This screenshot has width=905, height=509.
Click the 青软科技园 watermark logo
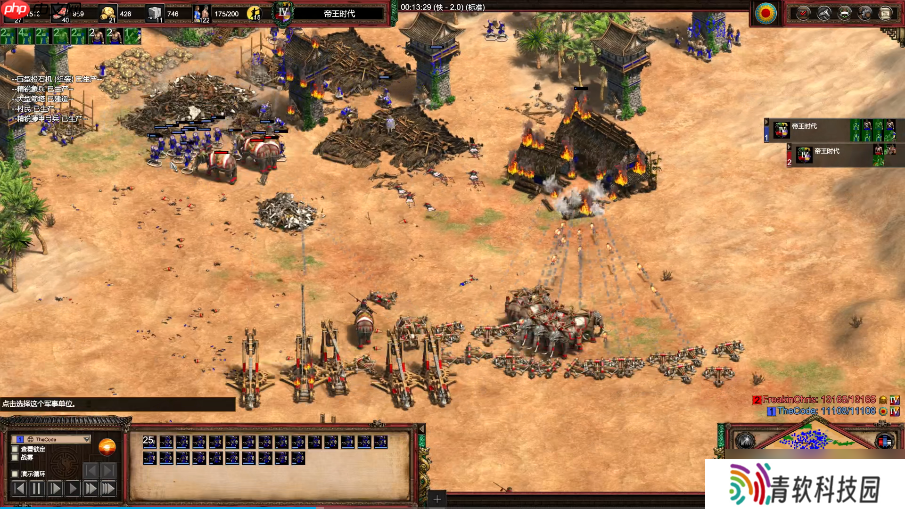pyautogui.click(x=806, y=488)
